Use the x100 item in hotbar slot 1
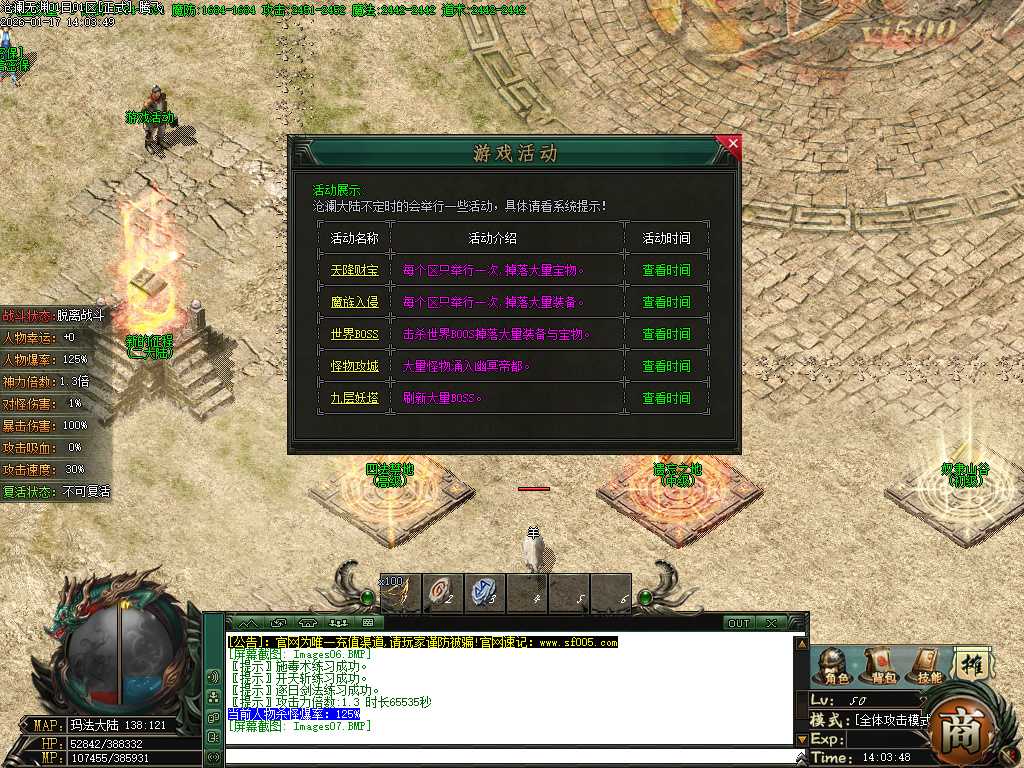 point(399,593)
